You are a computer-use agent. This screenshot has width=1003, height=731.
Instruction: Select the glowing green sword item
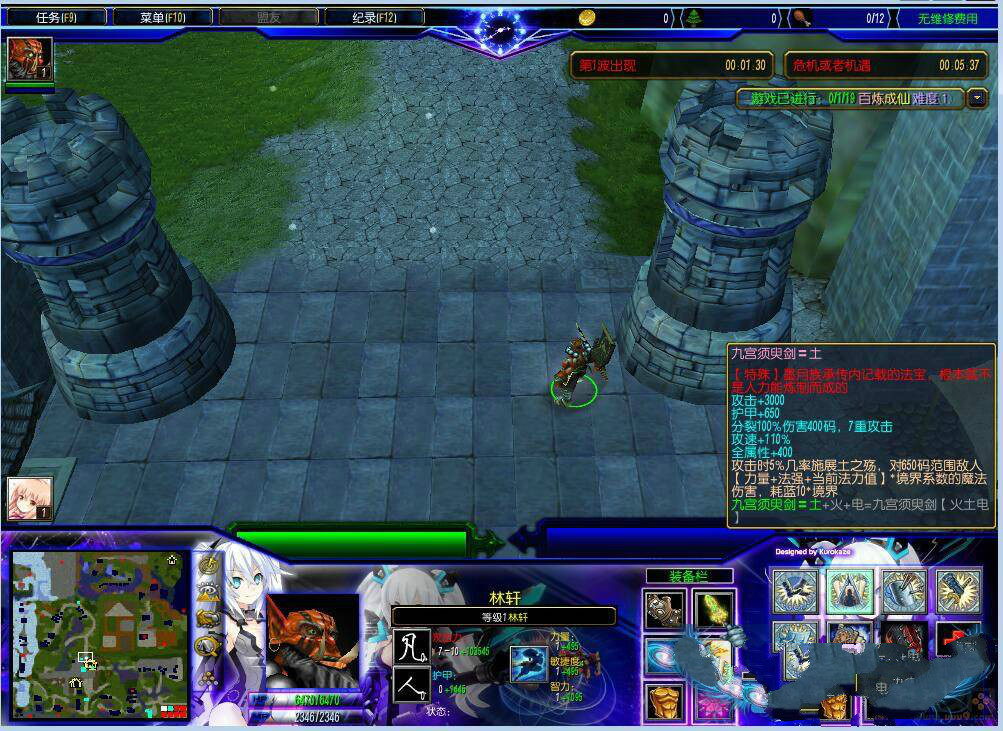coord(714,608)
